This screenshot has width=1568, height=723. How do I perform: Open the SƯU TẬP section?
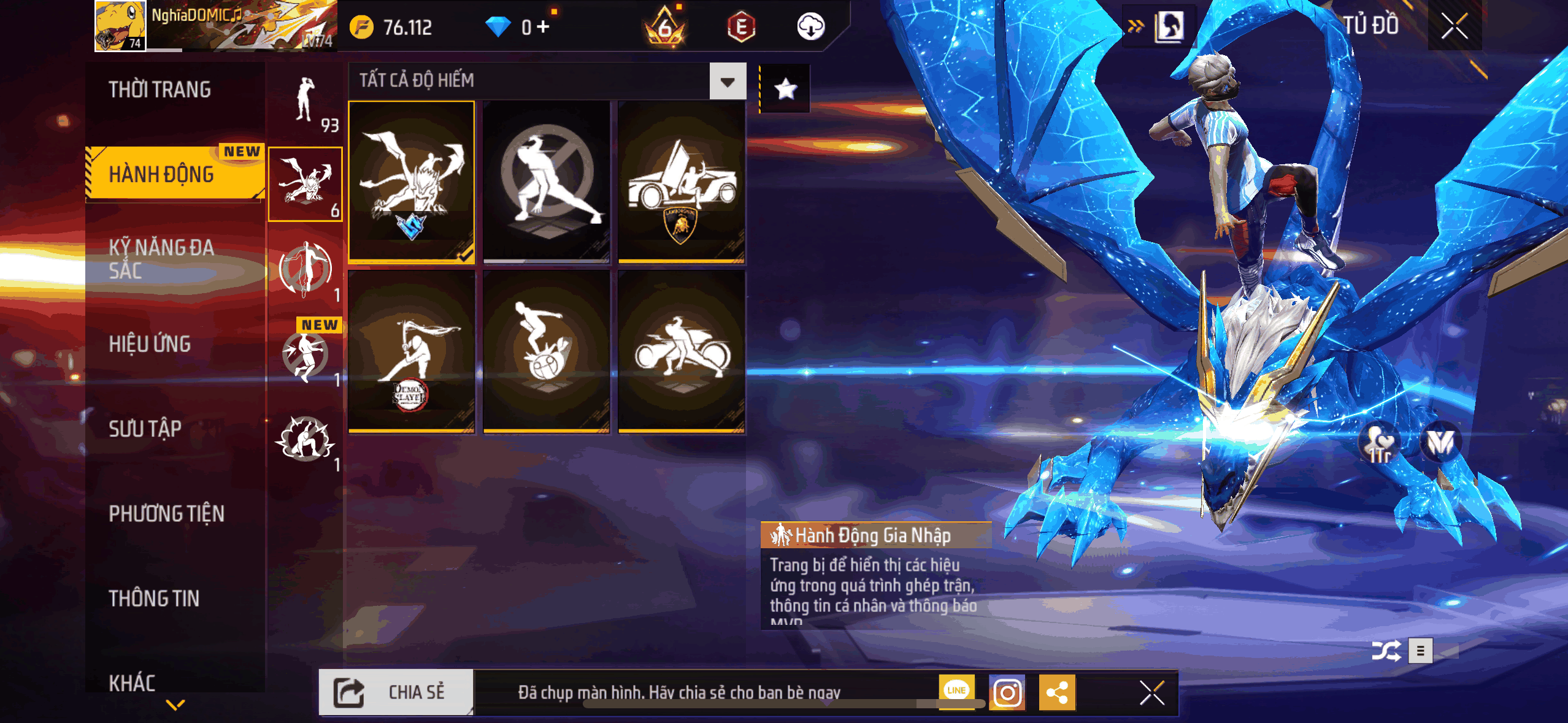coord(145,429)
